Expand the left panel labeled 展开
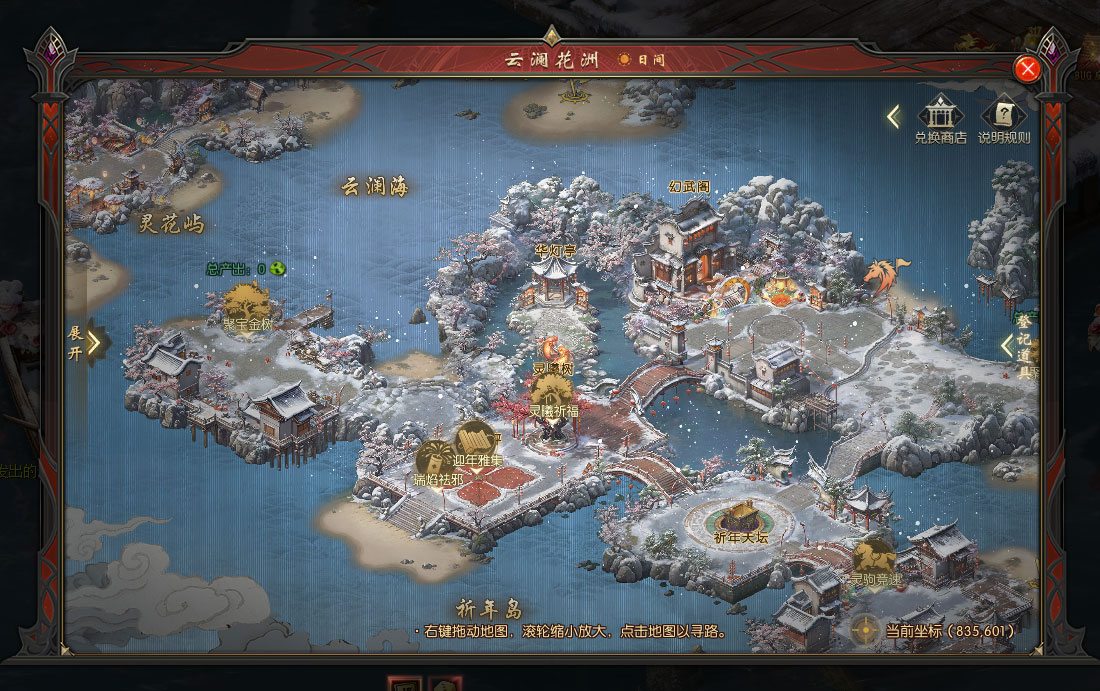This screenshot has height=691, width=1100. (x=93, y=342)
